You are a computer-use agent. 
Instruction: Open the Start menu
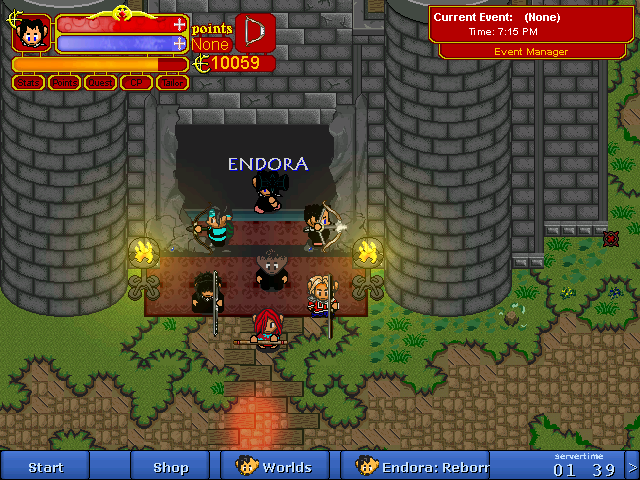click(x=45, y=467)
